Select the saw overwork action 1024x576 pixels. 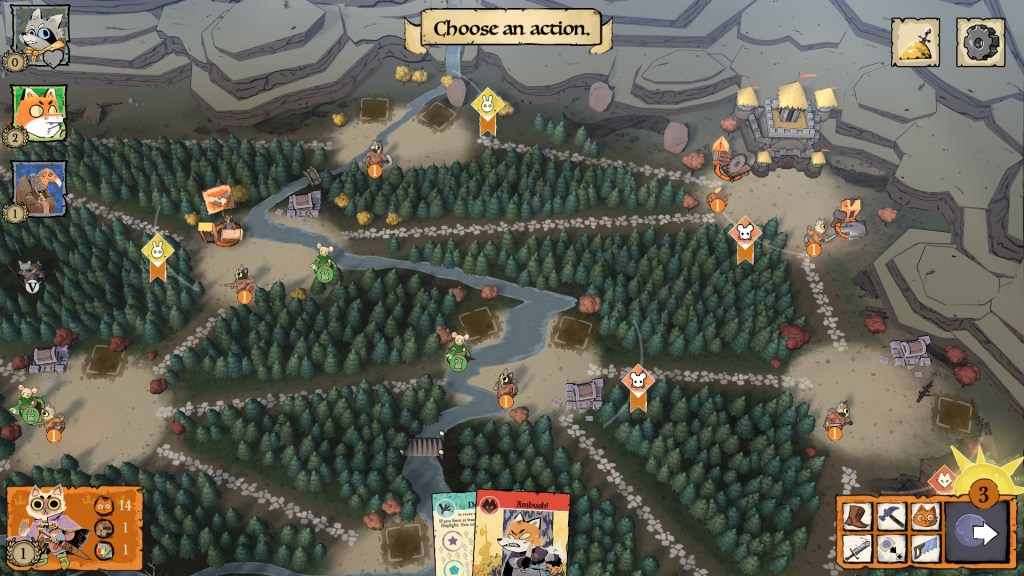pos(924,547)
